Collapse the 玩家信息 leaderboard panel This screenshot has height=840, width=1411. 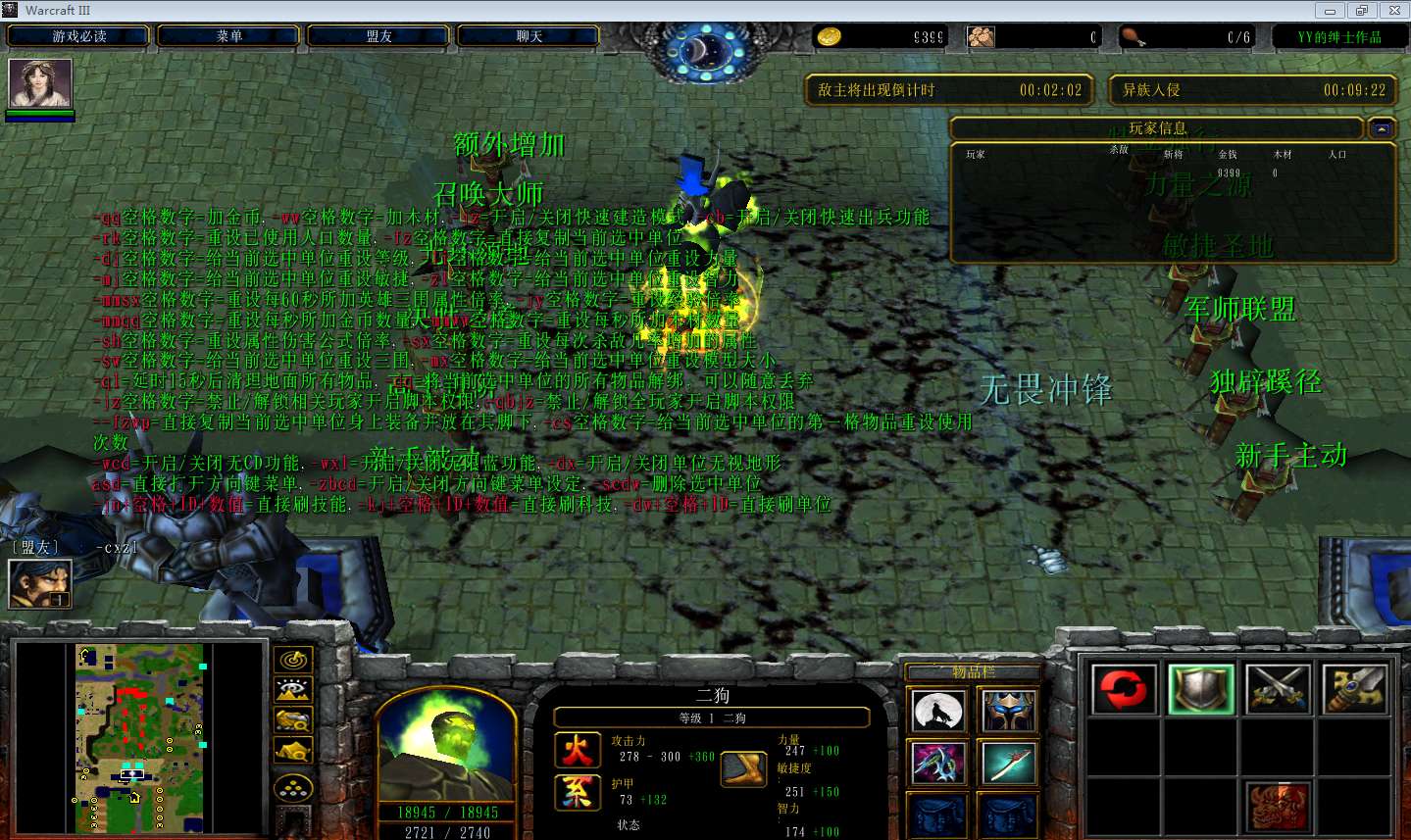click(1382, 128)
